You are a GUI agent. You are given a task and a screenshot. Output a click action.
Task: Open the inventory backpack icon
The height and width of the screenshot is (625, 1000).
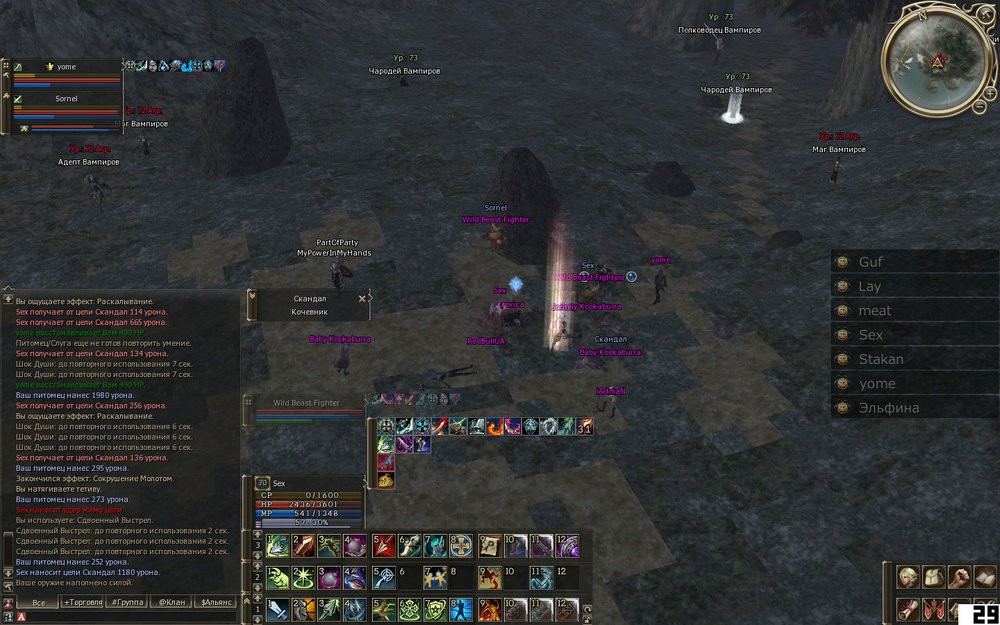click(933, 577)
